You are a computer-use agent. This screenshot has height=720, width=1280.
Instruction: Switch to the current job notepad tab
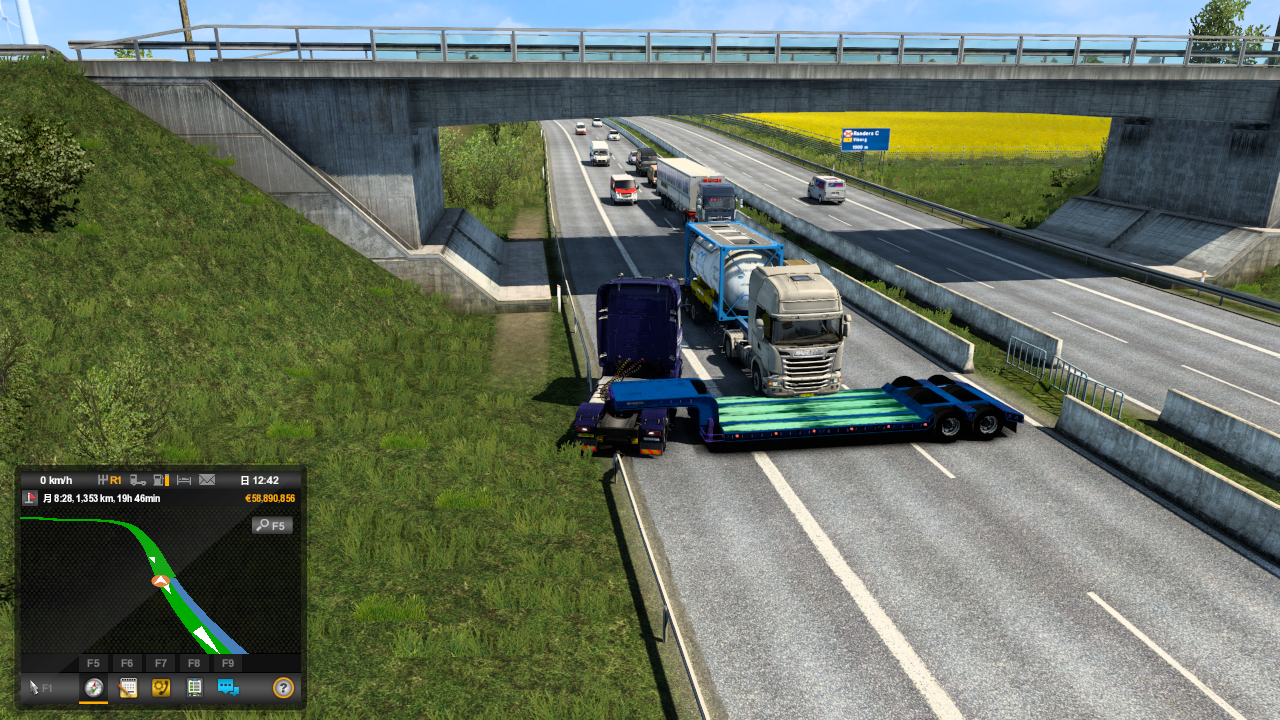pos(127,687)
